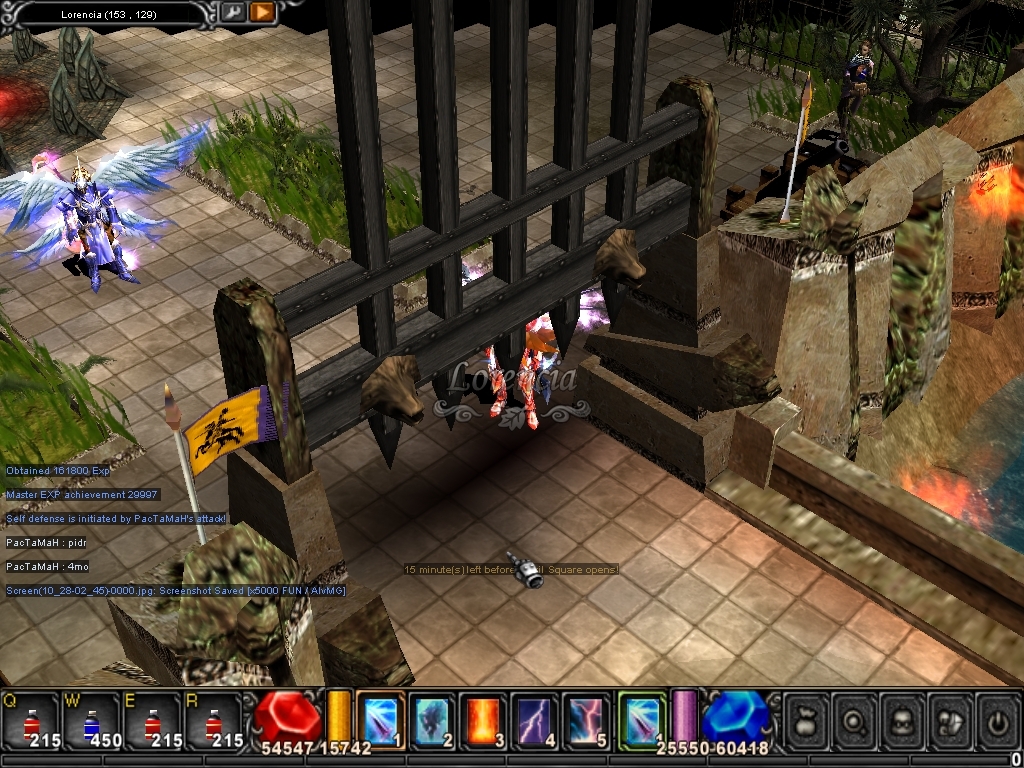Click the orange play arrow button

(262, 13)
